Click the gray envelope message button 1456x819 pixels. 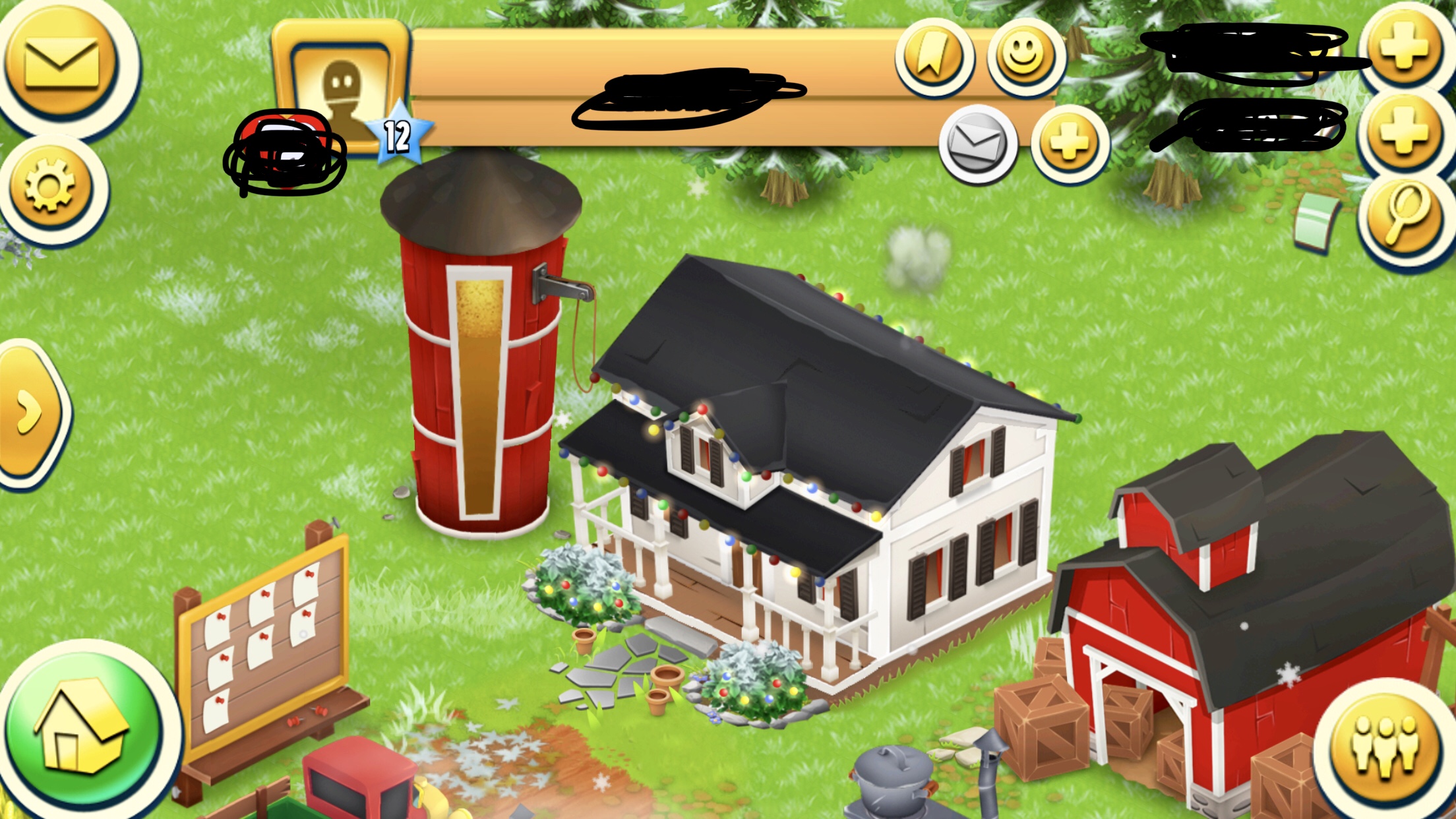tap(977, 143)
